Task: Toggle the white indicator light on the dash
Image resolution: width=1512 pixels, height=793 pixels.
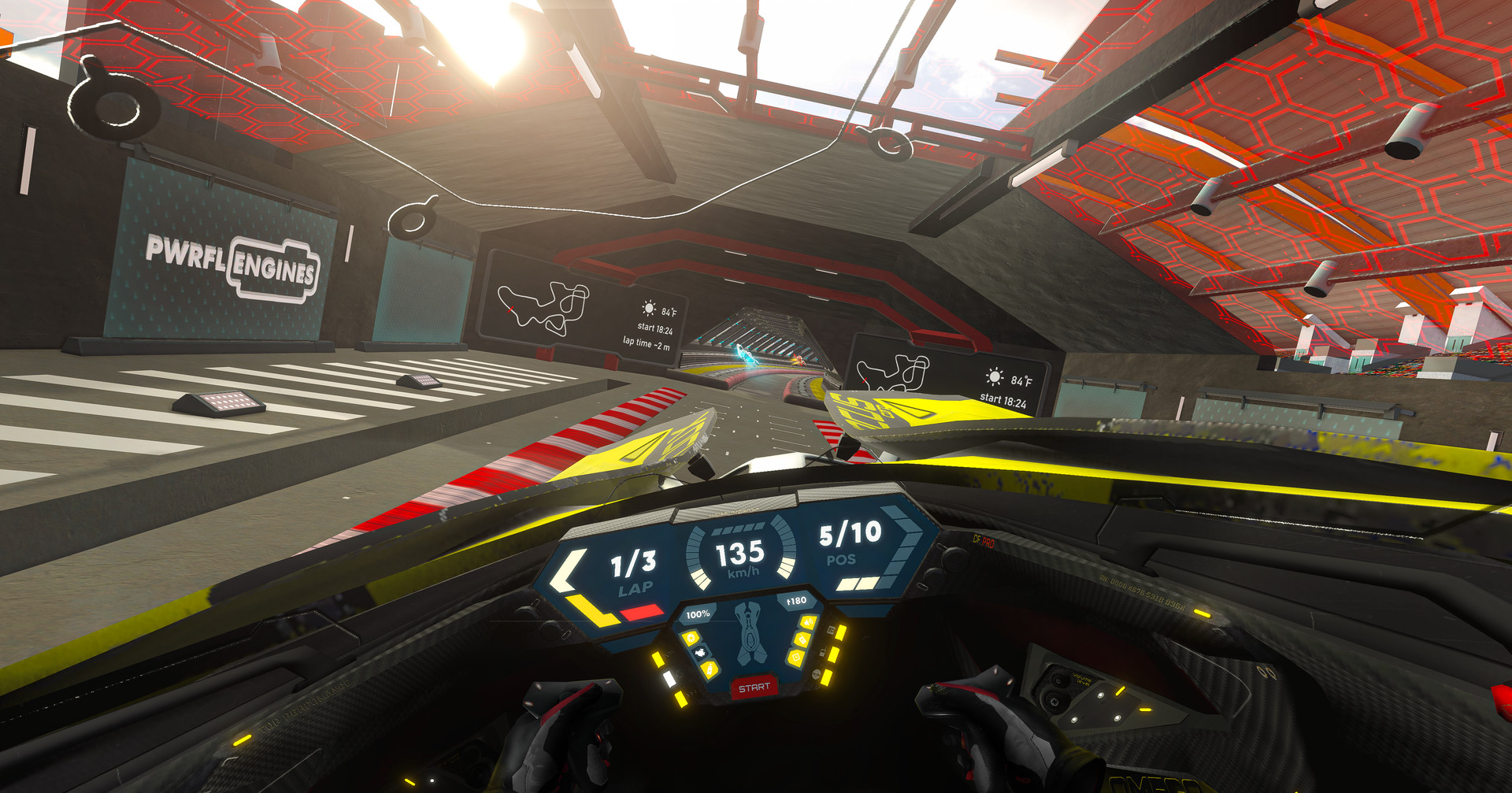Action: [x=670, y=680]
